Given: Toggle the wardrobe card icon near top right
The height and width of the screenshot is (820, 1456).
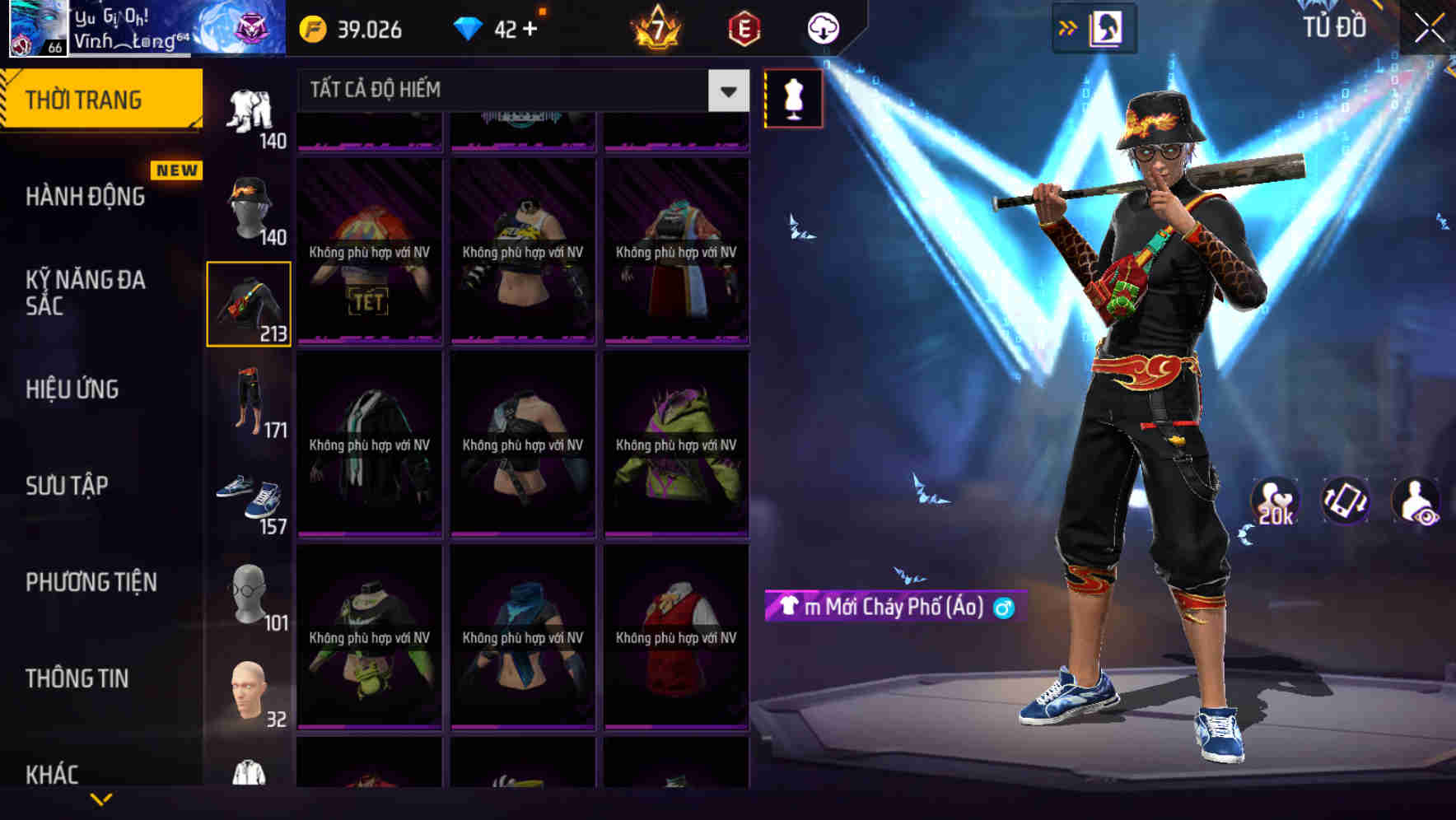Looking at the screenshot, I should click(x=1108, y=28).
